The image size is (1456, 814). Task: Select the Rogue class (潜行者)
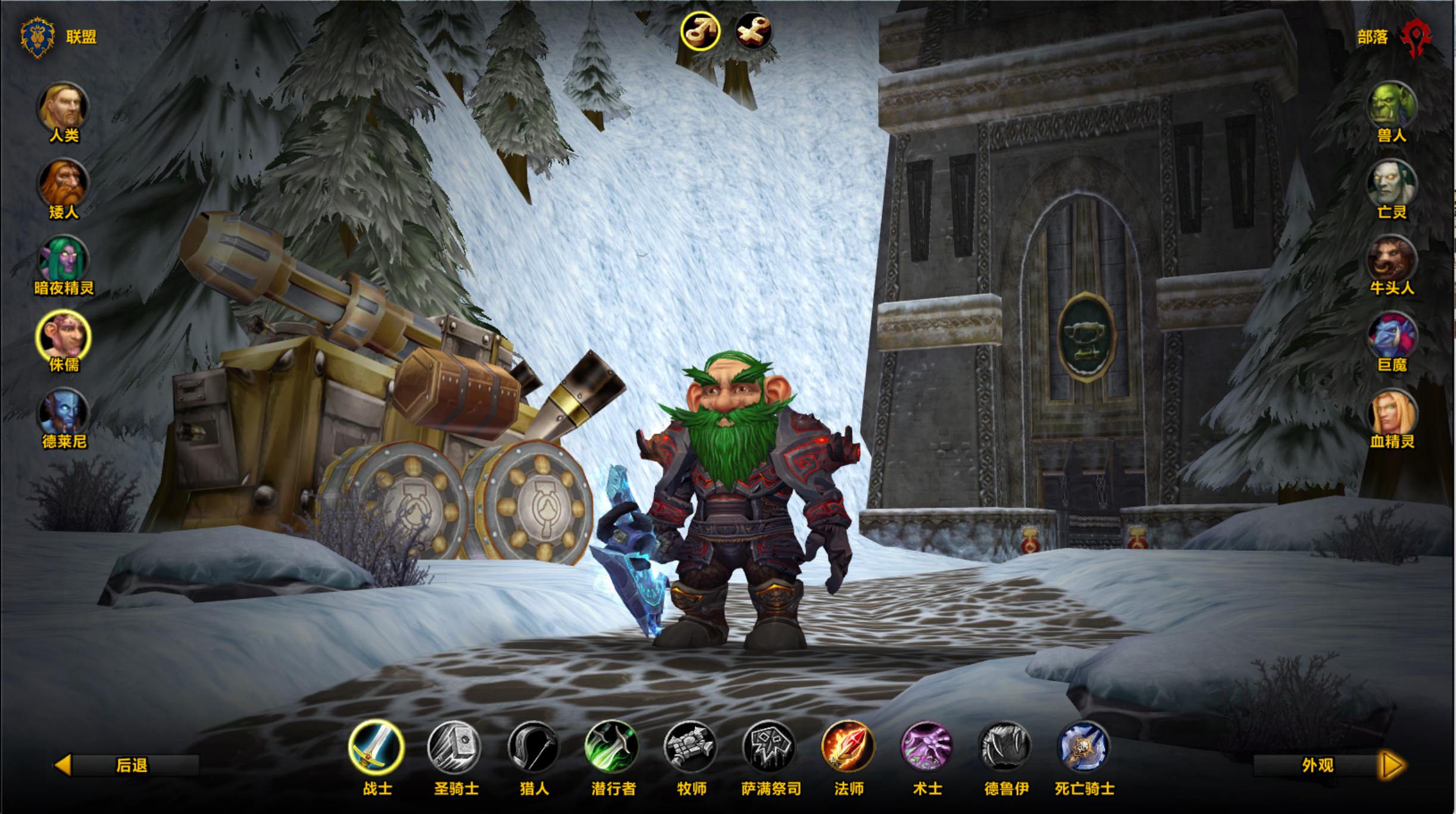point(612,747)
